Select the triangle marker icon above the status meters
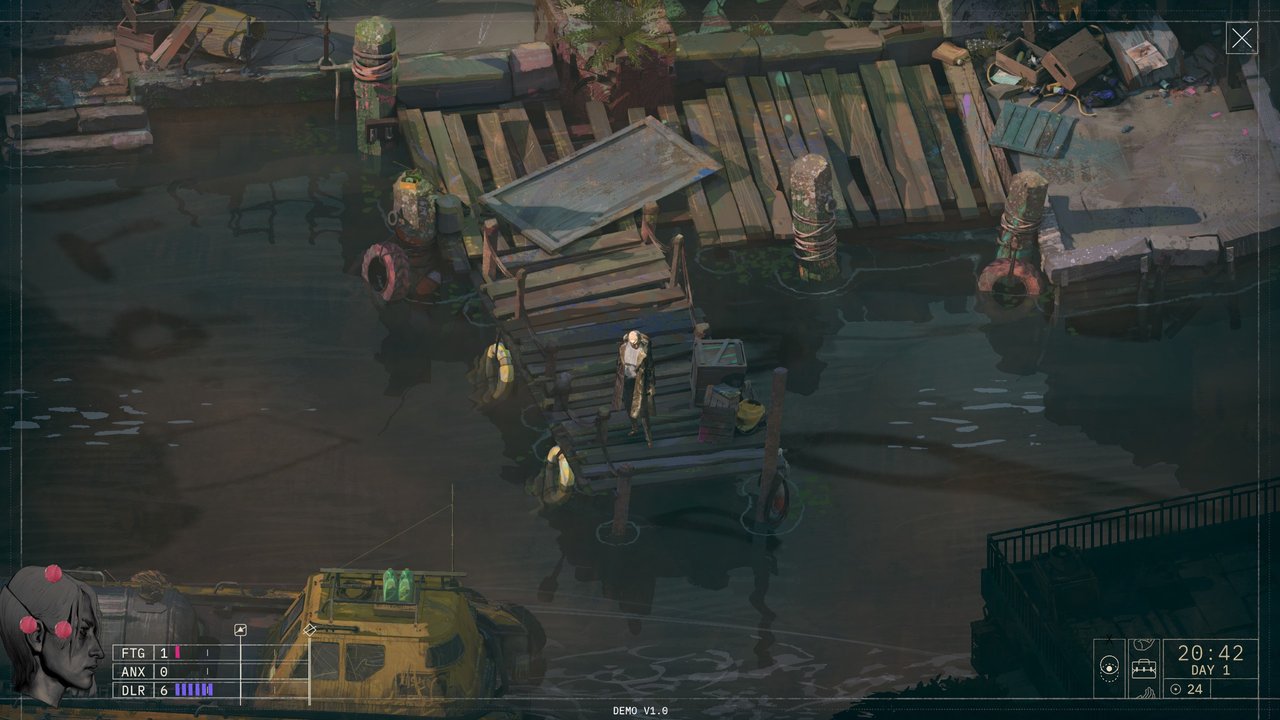 (x=240, y=630)
